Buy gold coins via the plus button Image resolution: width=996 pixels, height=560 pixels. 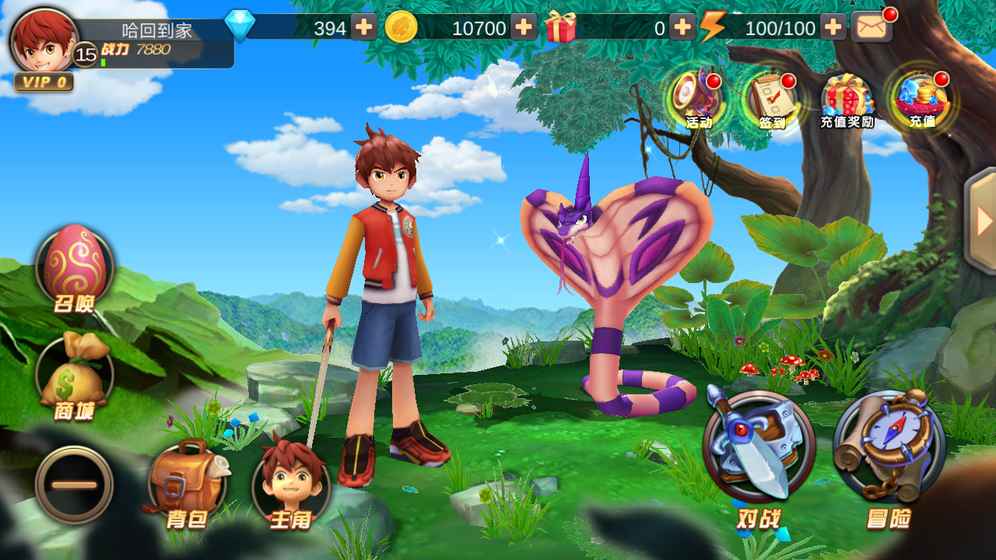pyautogui.click(x=524, y=27)
